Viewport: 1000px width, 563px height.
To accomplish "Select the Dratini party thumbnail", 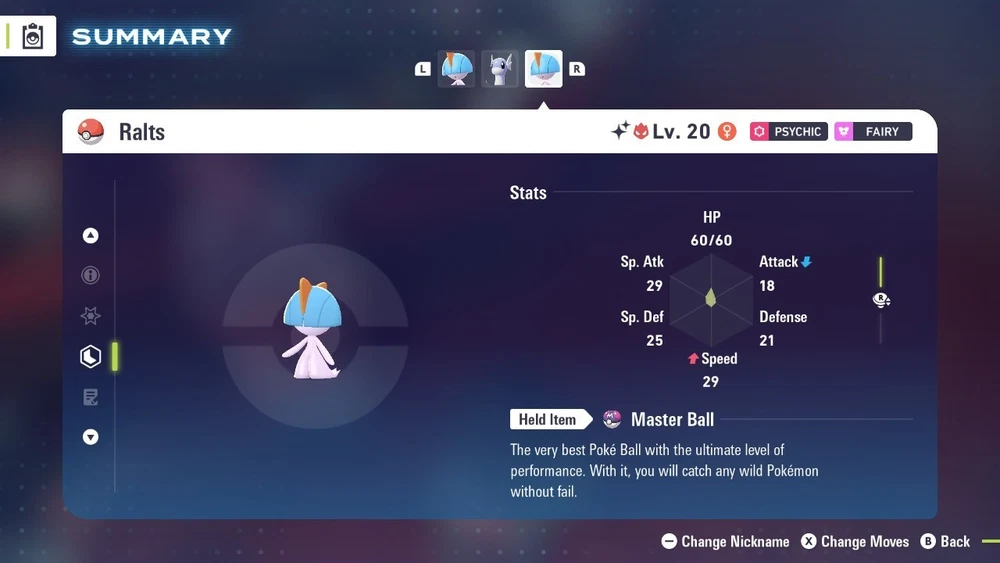I will (x=500, y=69).
